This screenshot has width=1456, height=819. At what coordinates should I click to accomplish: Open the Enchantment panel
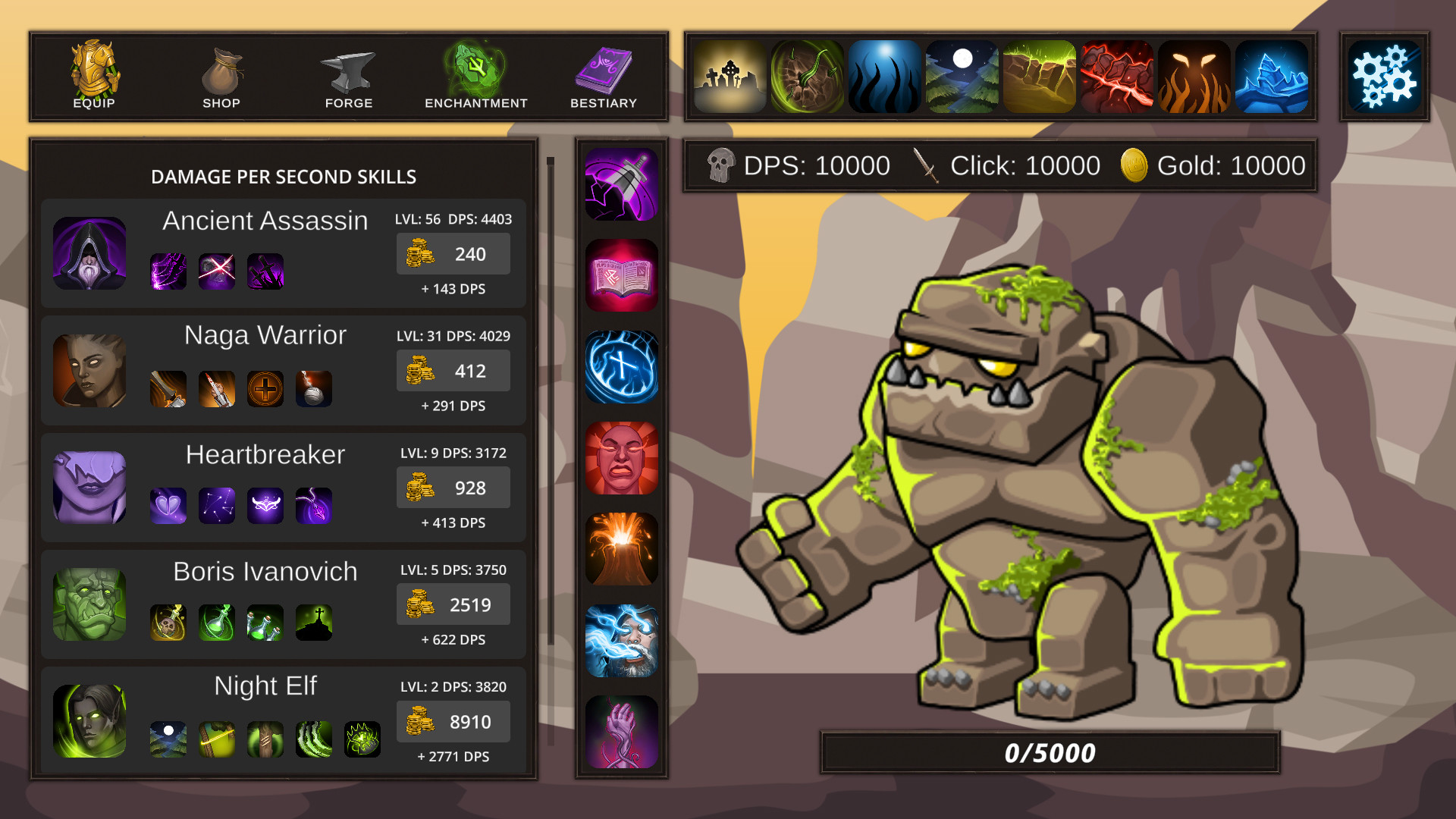click(475, 74)
